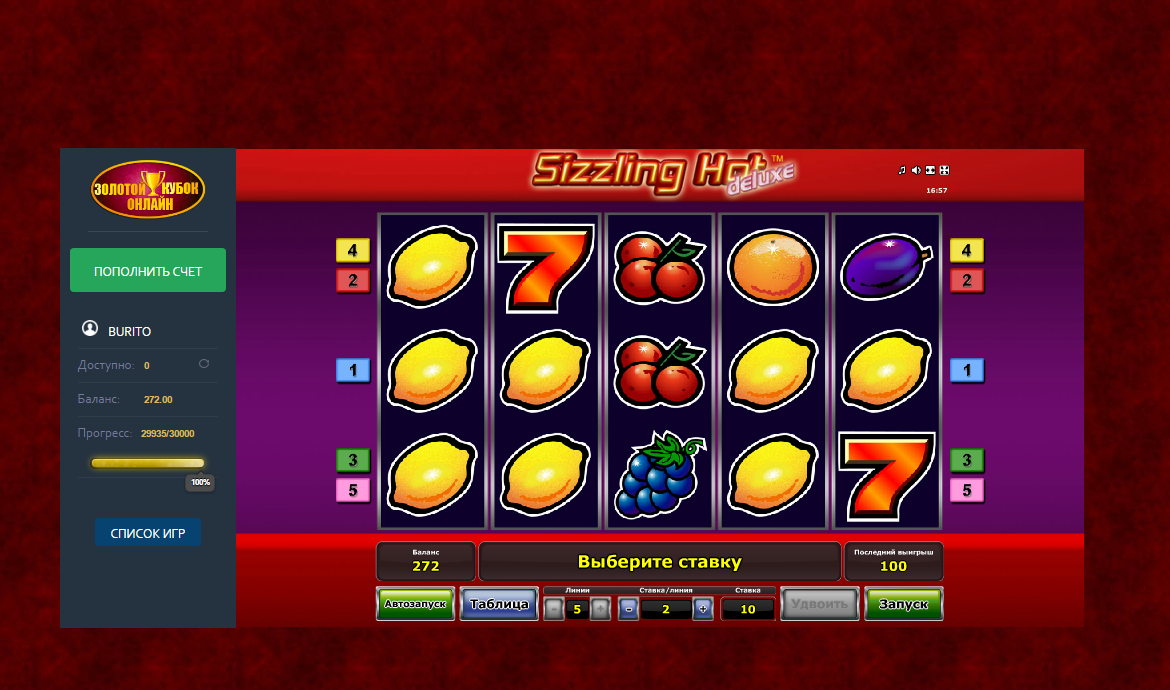
Task: Open the Таблица paytable
Action: pos(499,604)
